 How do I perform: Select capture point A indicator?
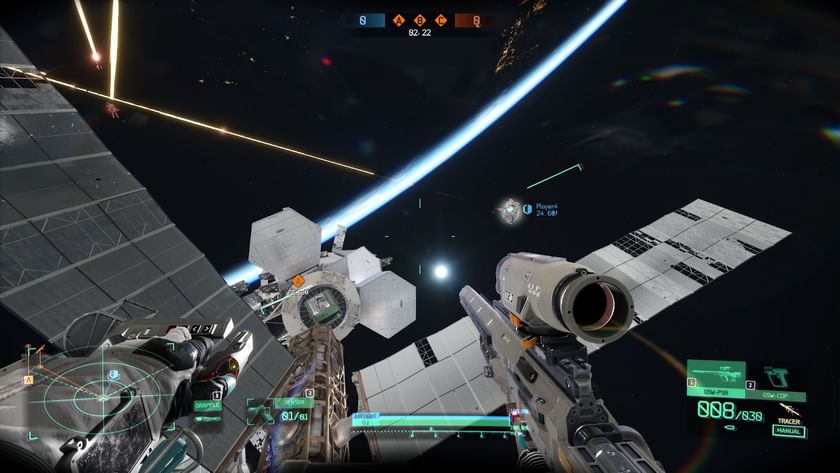(400, 19)
